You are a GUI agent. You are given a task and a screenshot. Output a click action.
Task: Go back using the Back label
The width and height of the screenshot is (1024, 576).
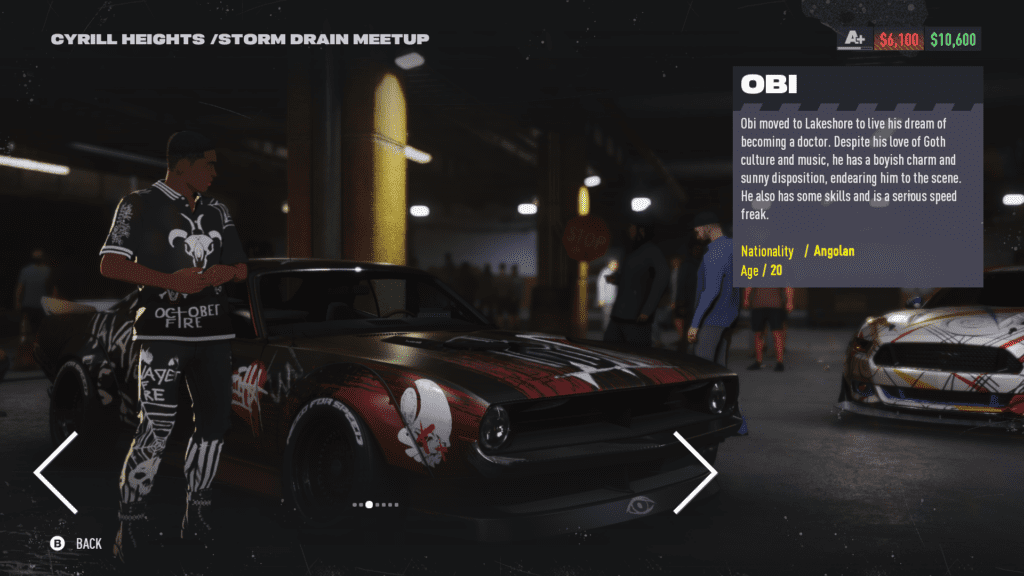coord(88,543)
